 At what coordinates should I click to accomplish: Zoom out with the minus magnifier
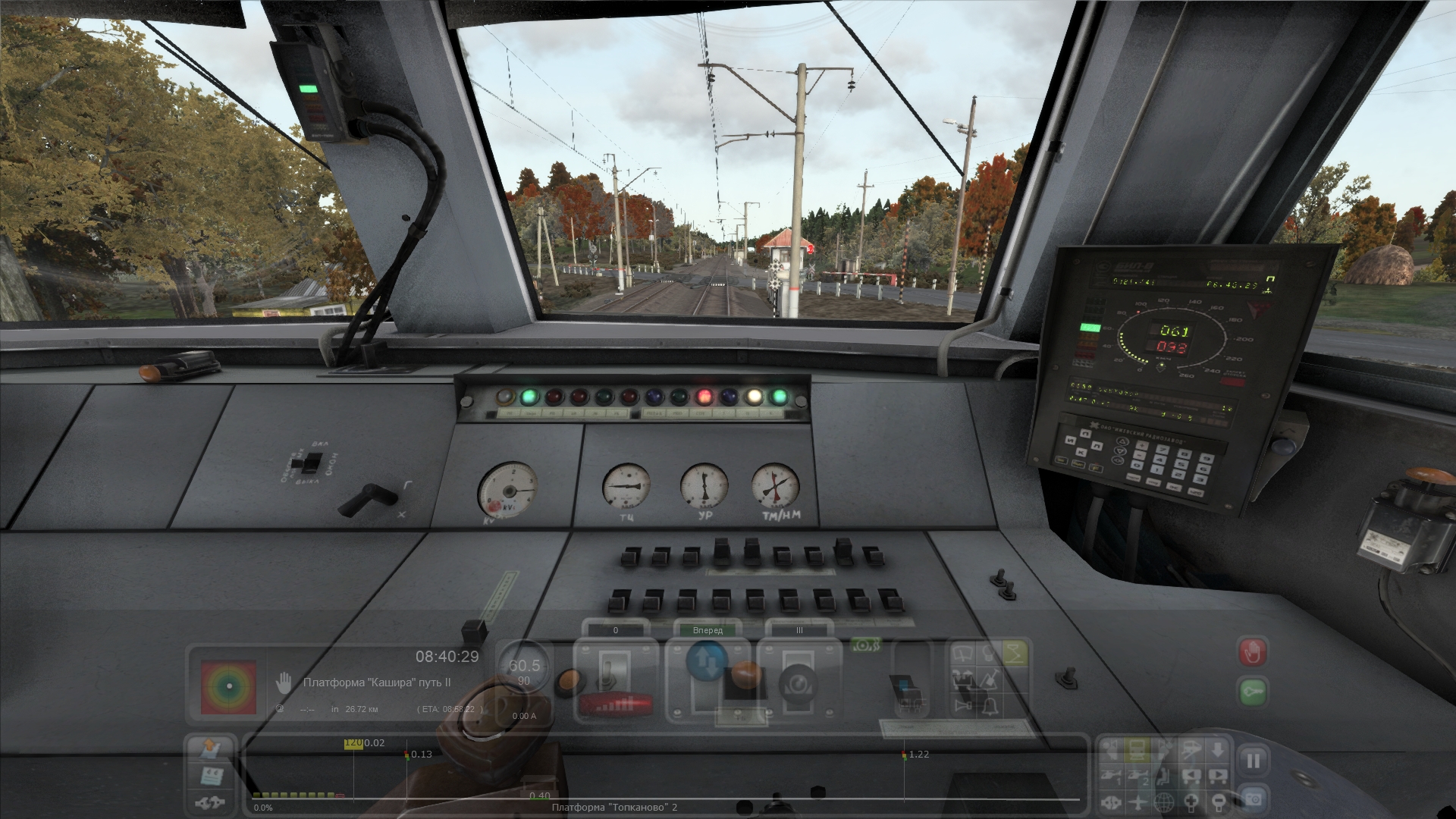1217,802
